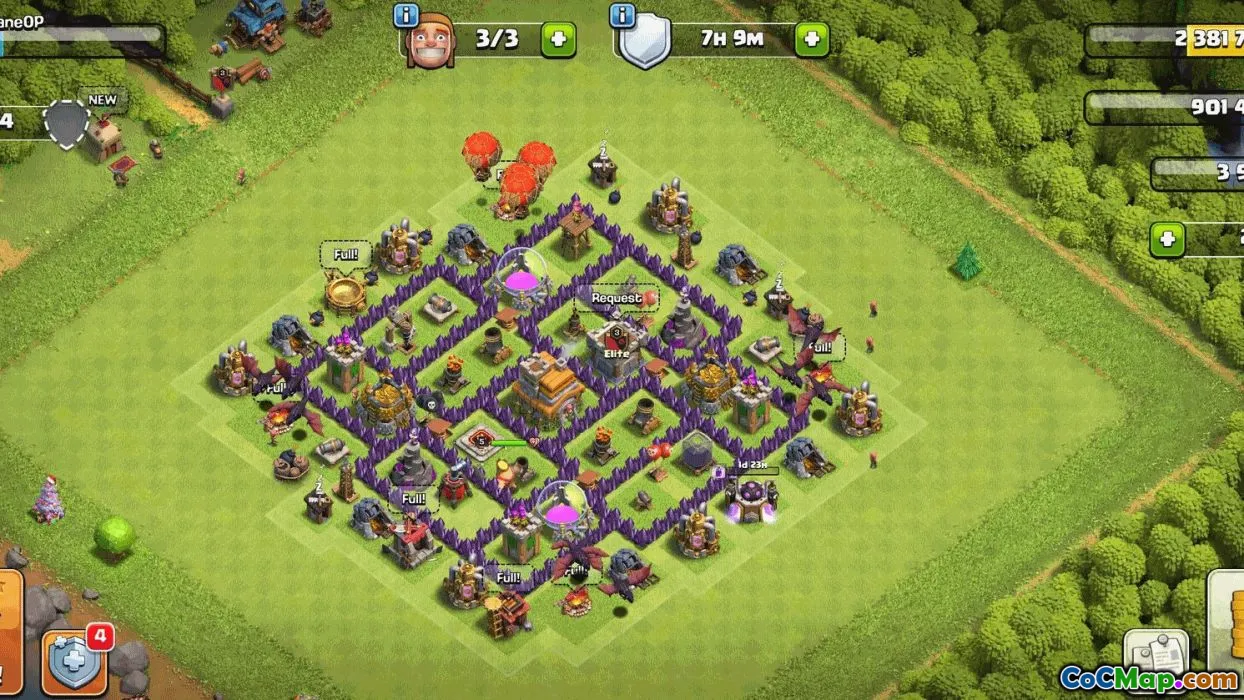Click the CoCMap.com watermark link
Screen dimensions: 1244x700
pyautogui.click(x=1148, y=680)
